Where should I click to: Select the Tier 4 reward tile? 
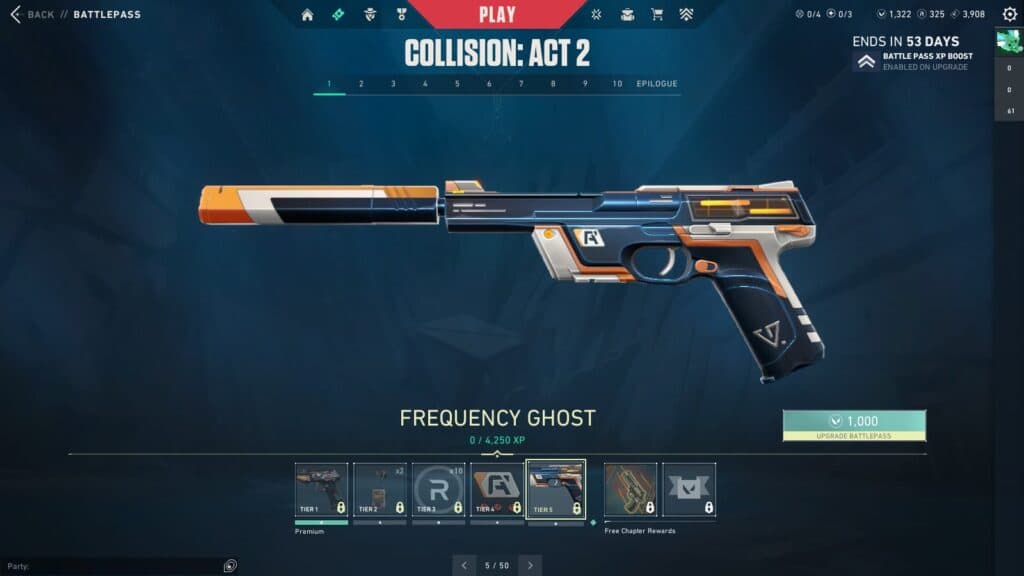(x=497, y=489)
